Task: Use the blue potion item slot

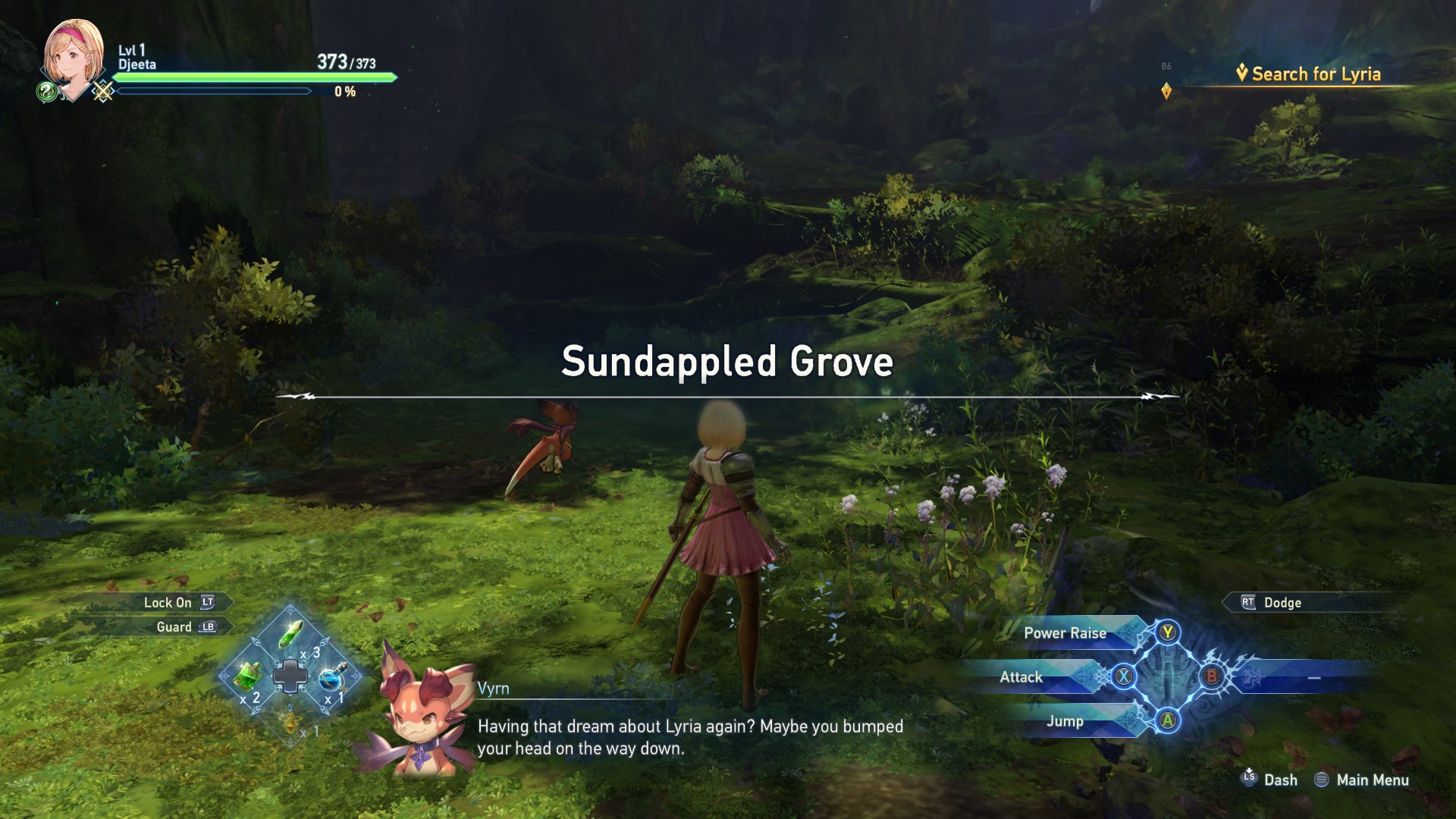Action: click(332, 676)
